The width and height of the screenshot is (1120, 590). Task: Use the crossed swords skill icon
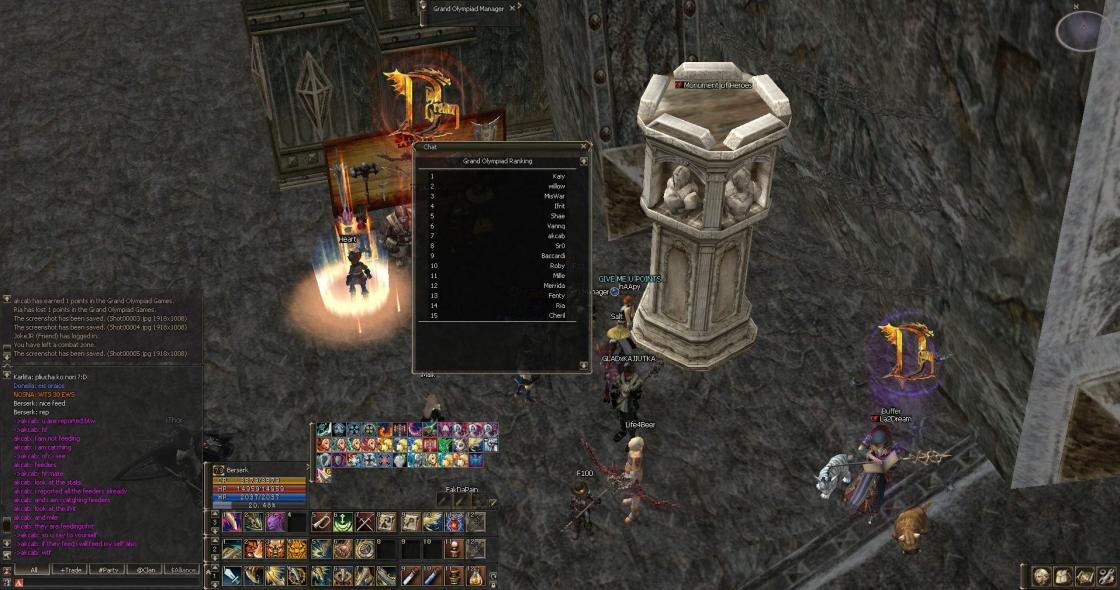coord(365,522)
